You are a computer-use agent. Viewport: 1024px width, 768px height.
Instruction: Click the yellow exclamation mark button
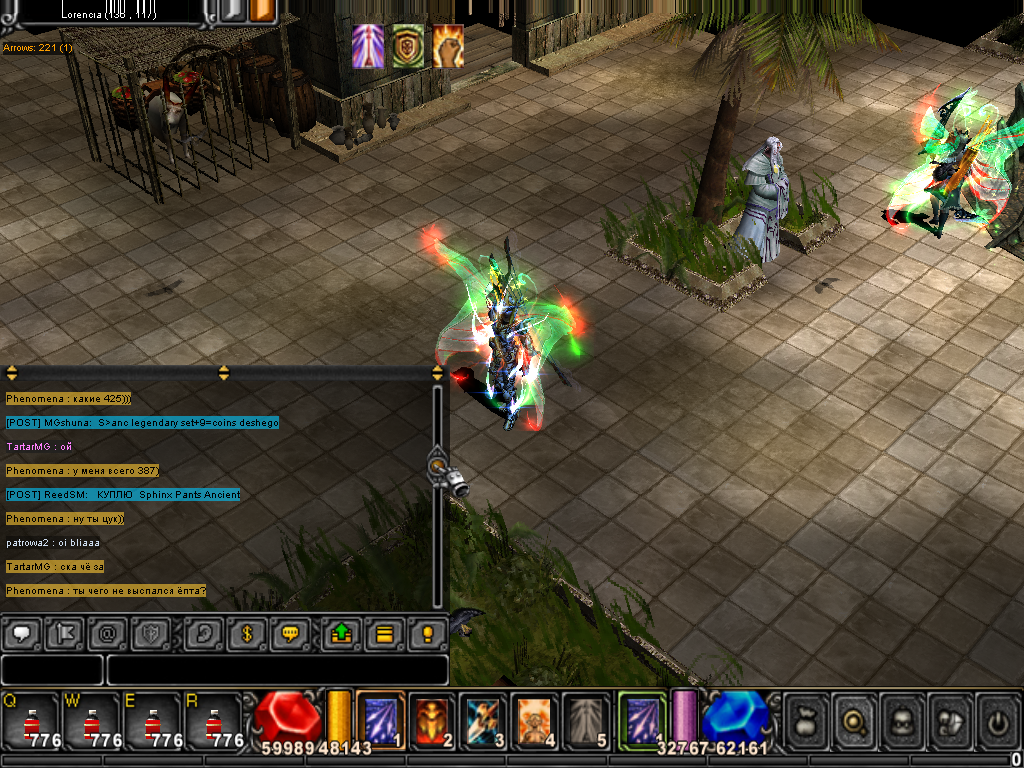point(428,633)
